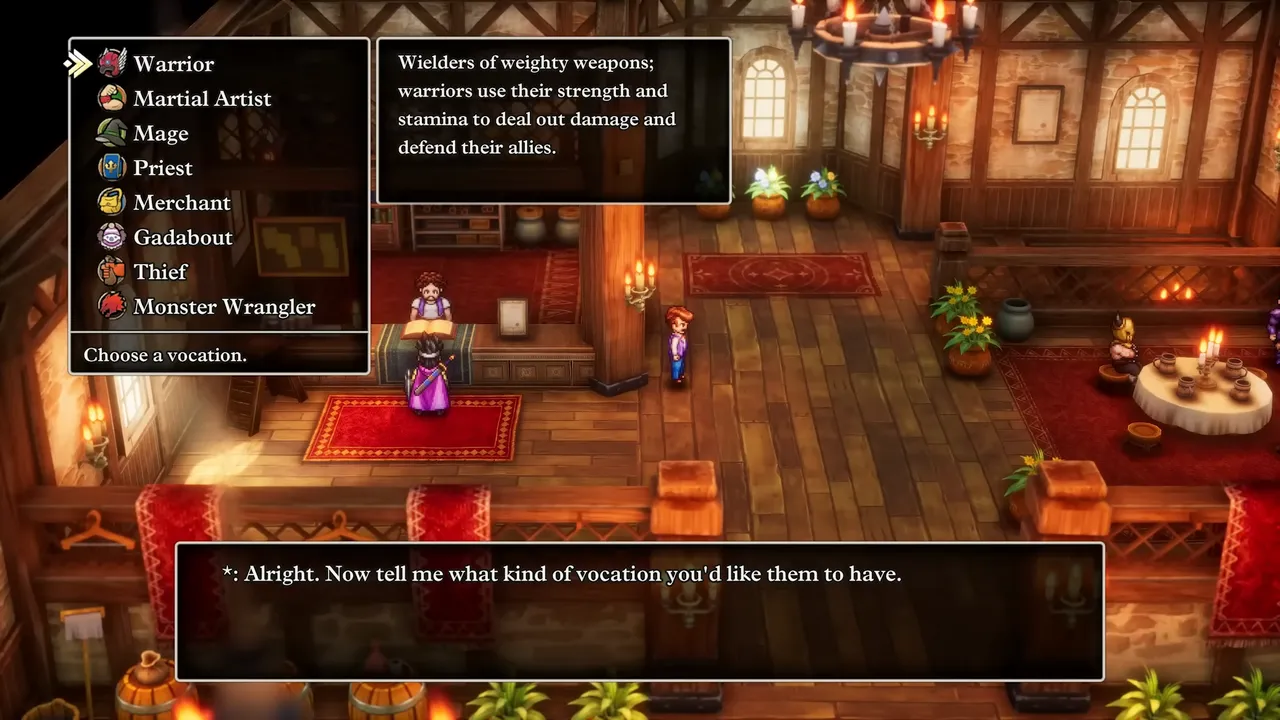Image resolution: width=1280 pixels, height=720 pixels.
Task: Select the Gadabout vocation
Action: [x=182, y=237]
